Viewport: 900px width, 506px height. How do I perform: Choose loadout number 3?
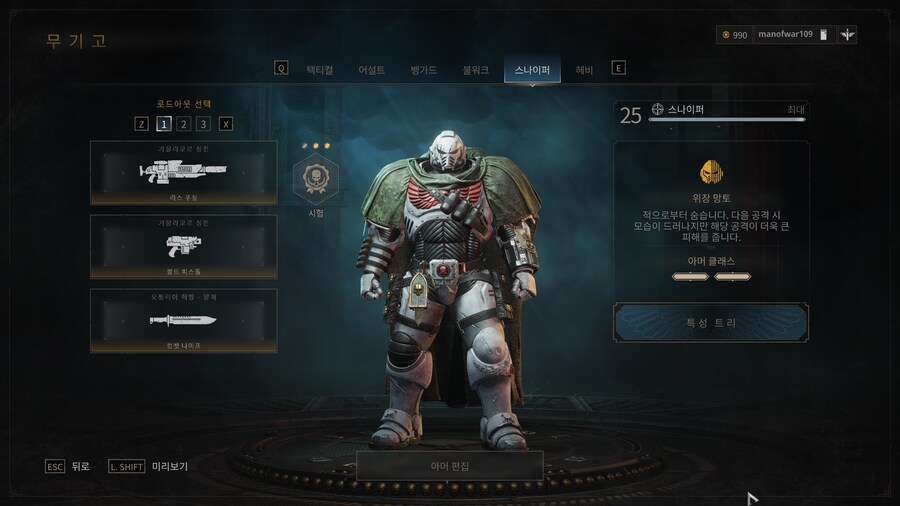[203, 124]
